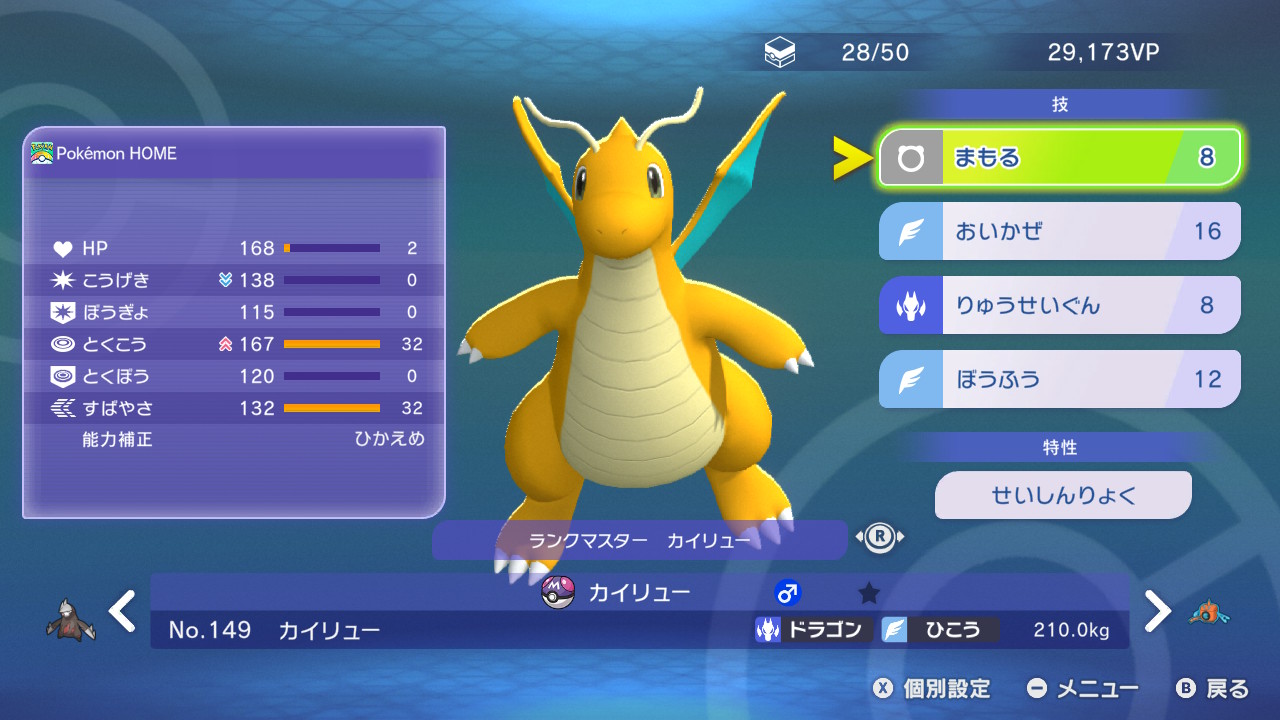This screenshot has height=720, width=1280.
Task: Go back with 戻る
Action: coord(1213,688)
